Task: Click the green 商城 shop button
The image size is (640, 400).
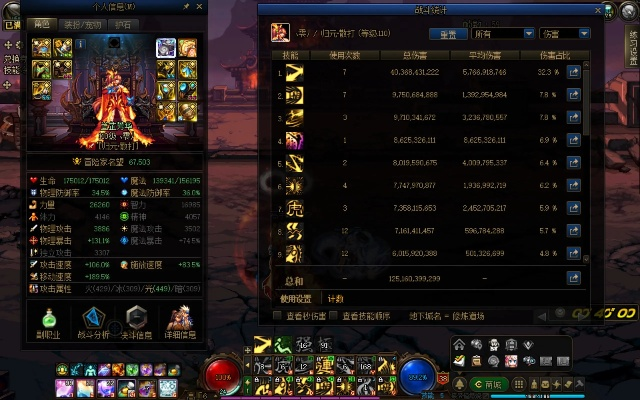Action: (x=494, y=384)
